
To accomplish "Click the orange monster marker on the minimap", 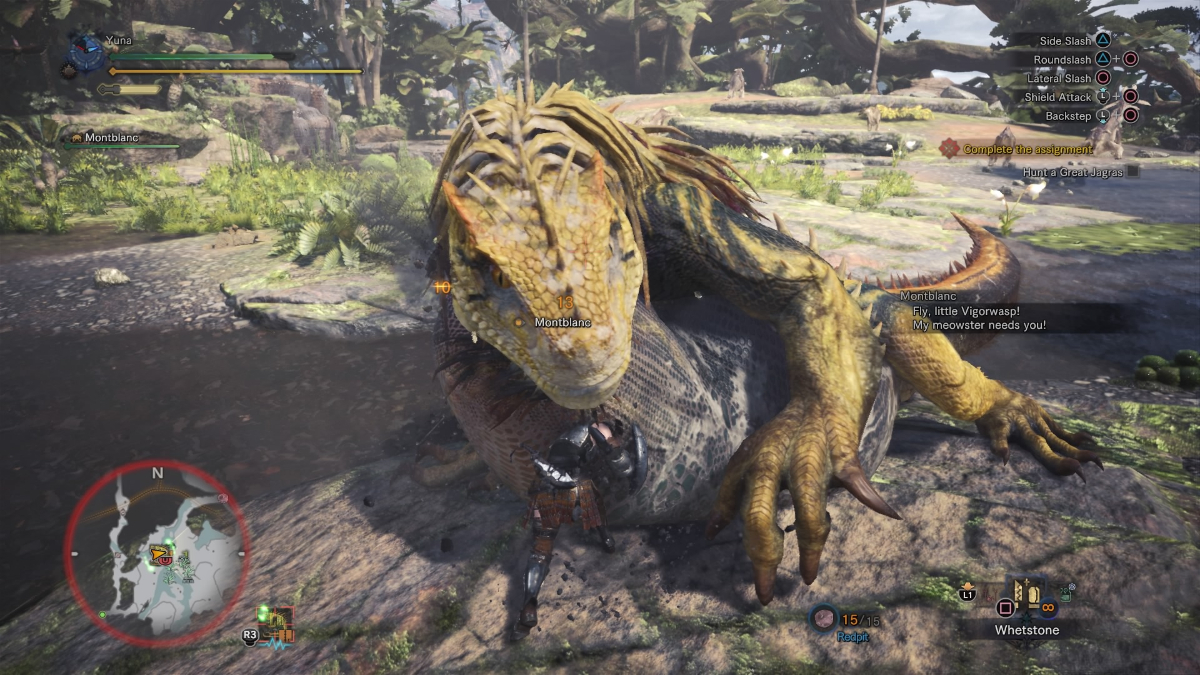I will pyautogui.click(x=157, y=551).
